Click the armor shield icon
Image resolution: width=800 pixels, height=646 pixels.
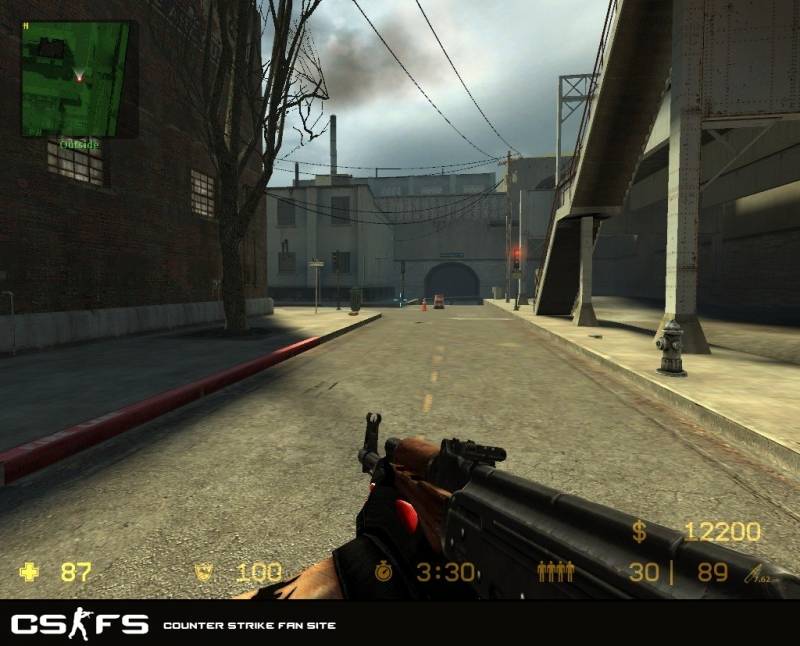[205, 572]
